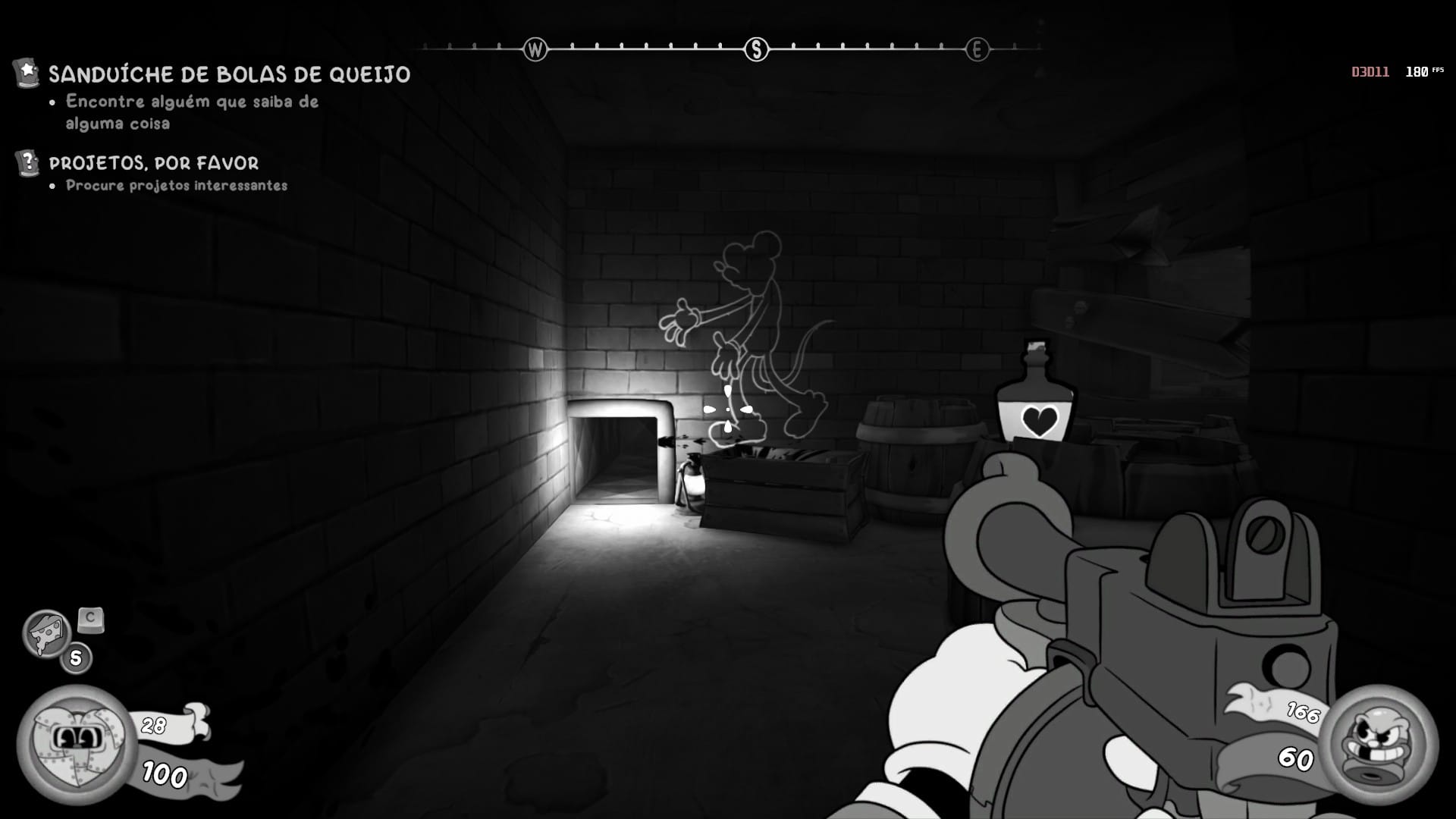Viewport: 1456px width, 819px height.
Task: Open the Projetos, Por Favor side quest
Action: (153, 163)
